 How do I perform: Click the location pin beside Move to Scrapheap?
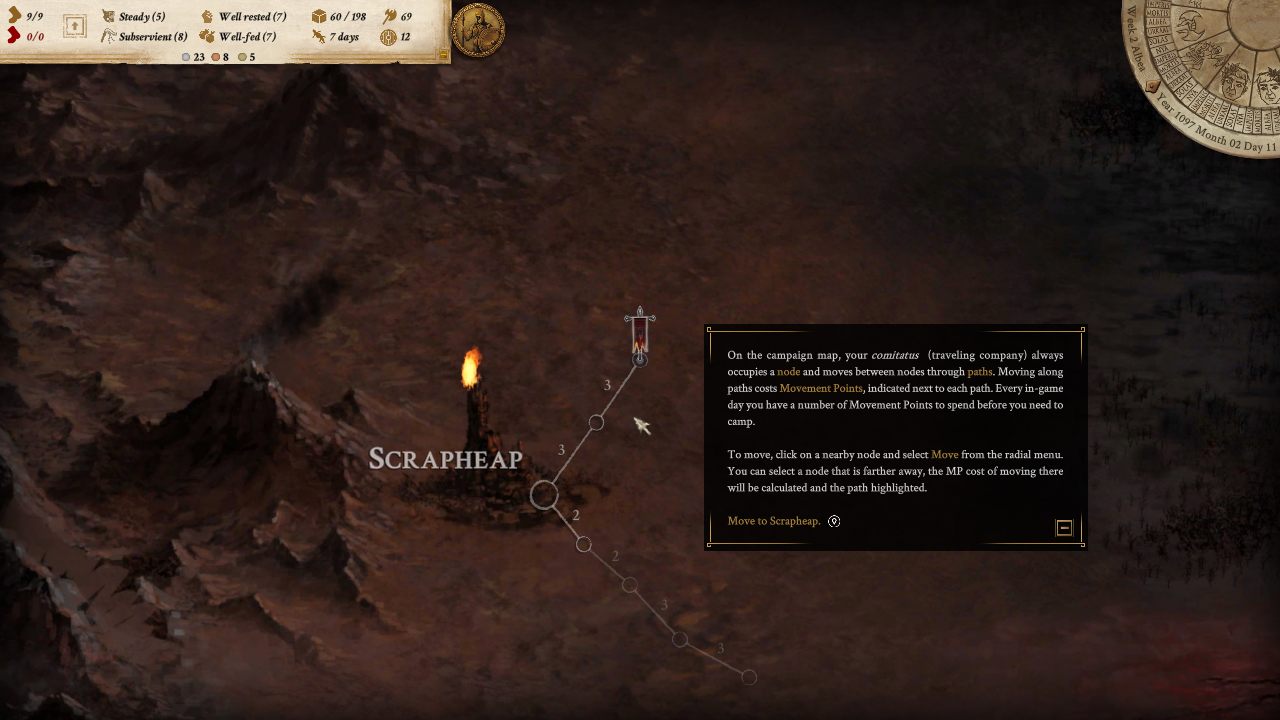(x=834, y=521)
